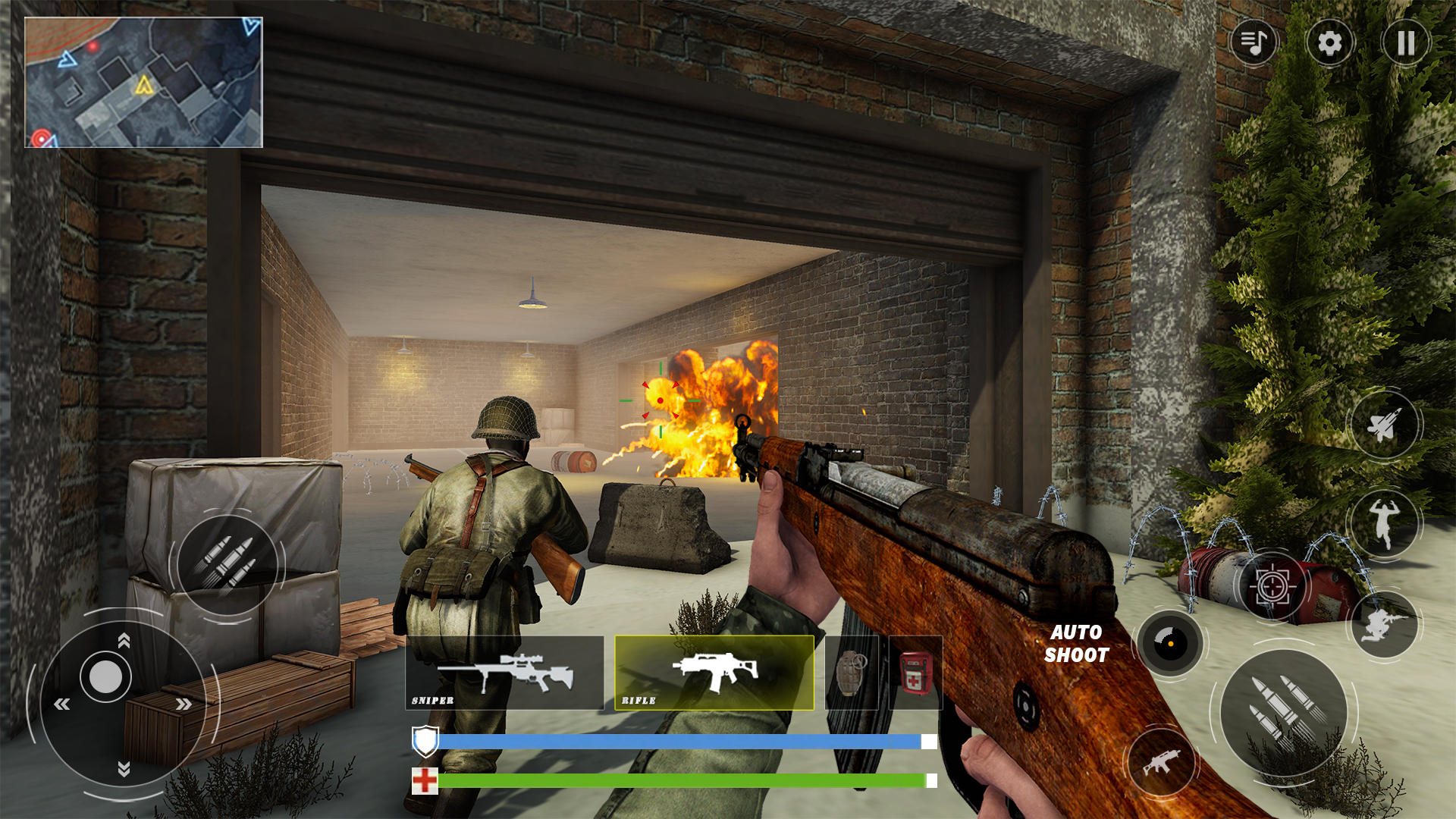This screenshot has width=1456, height=819.
Task: Fire using the left bullets button
Action: click(x=230, y=563)
